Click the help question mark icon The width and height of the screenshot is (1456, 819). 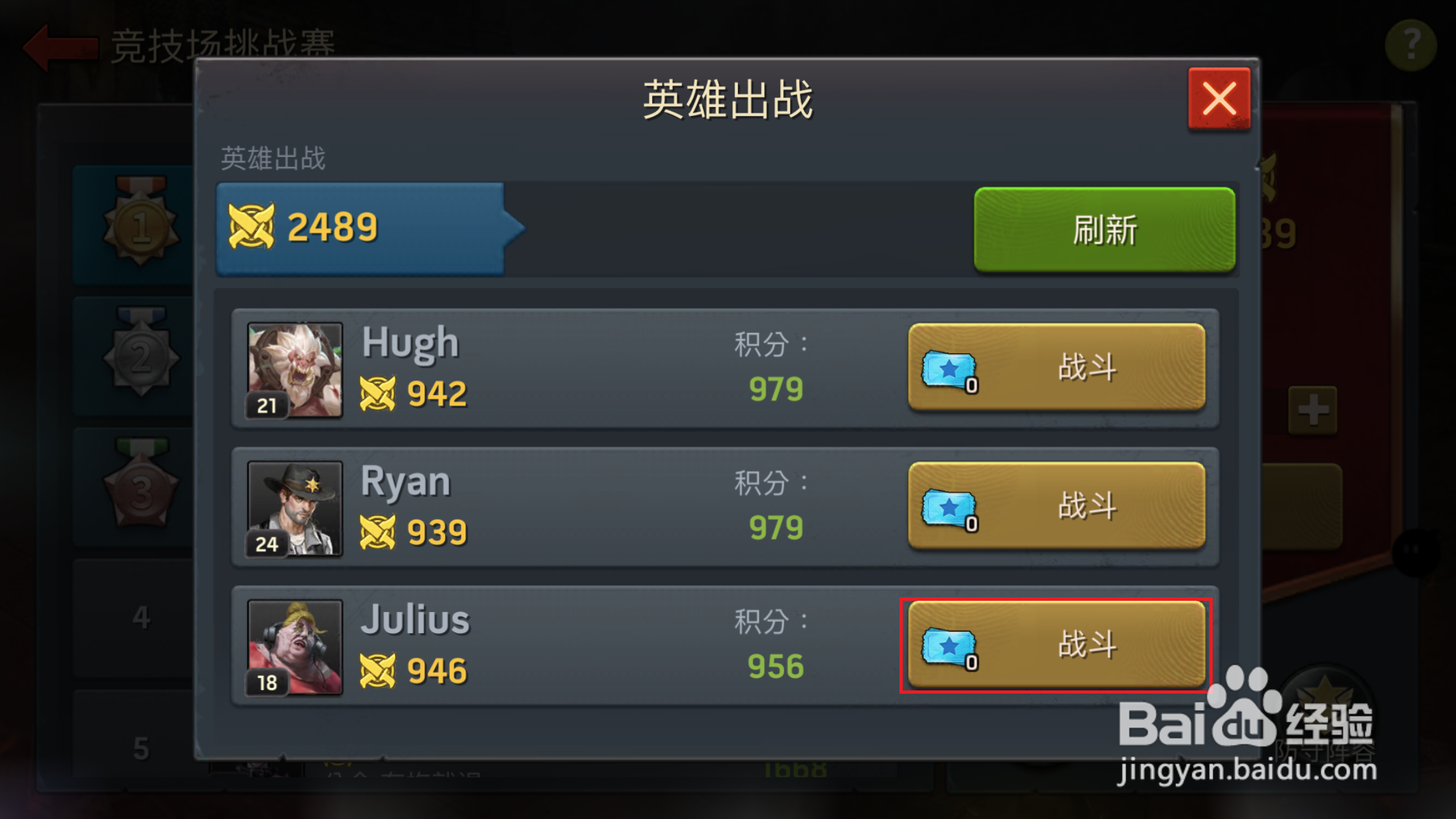click(1411, 44)
